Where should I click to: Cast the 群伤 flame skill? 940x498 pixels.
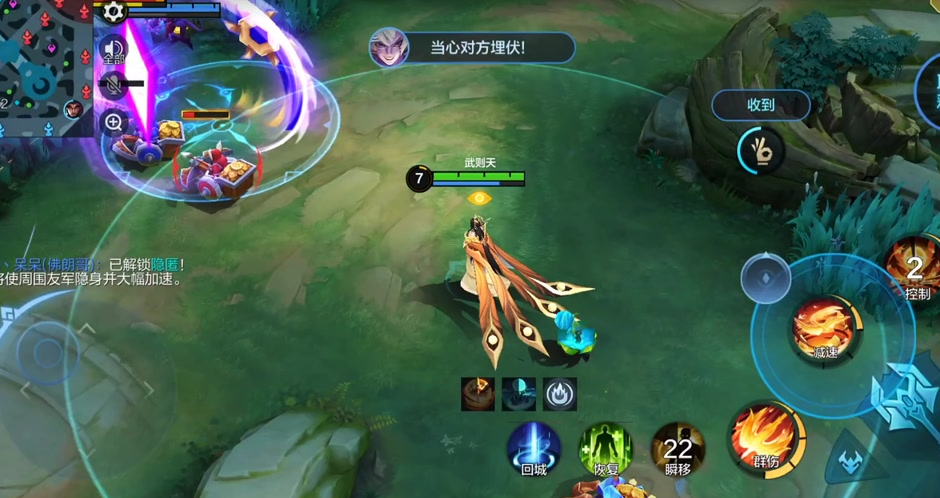[766, 437]
